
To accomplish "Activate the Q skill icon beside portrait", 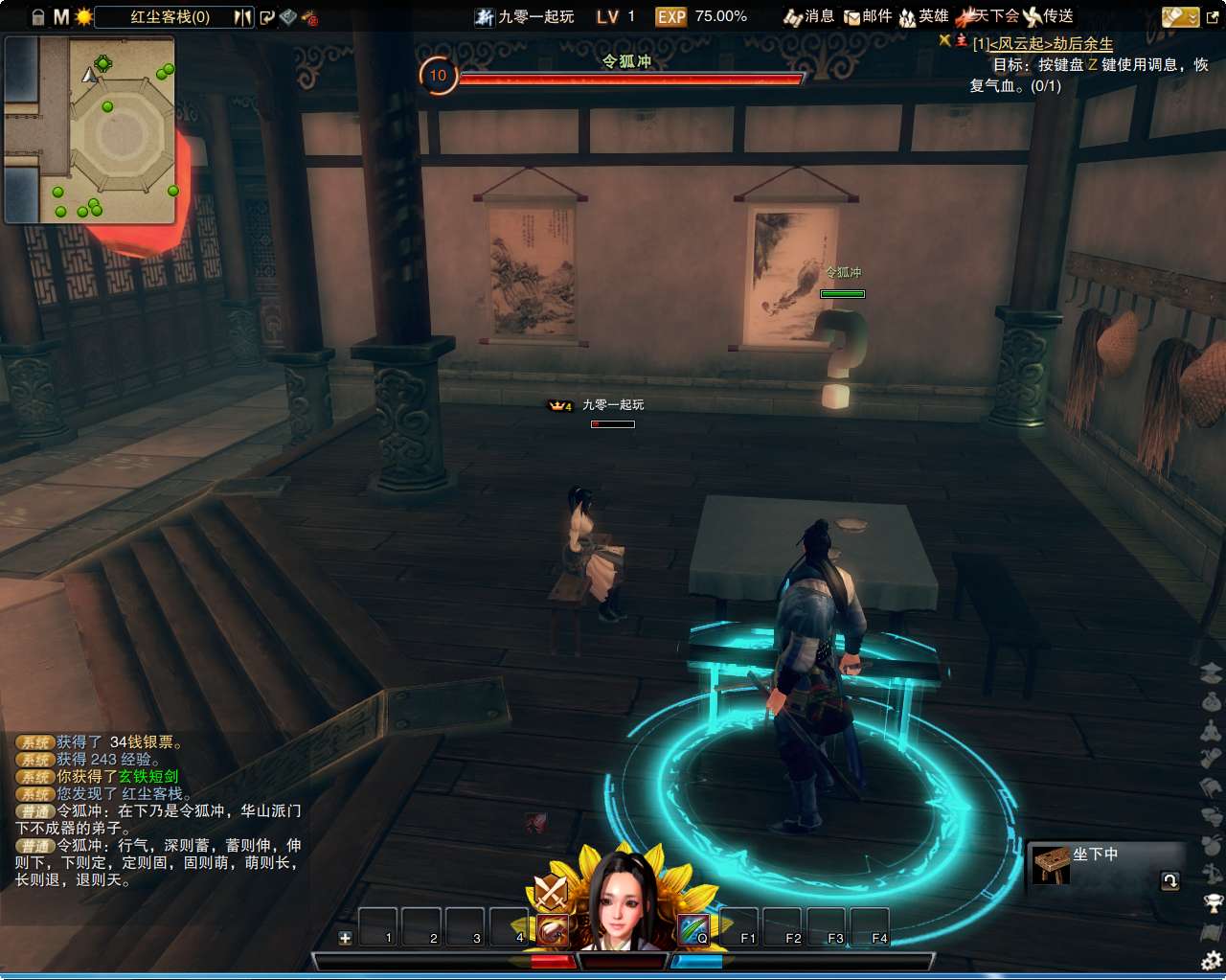I will tap(693, 929).
